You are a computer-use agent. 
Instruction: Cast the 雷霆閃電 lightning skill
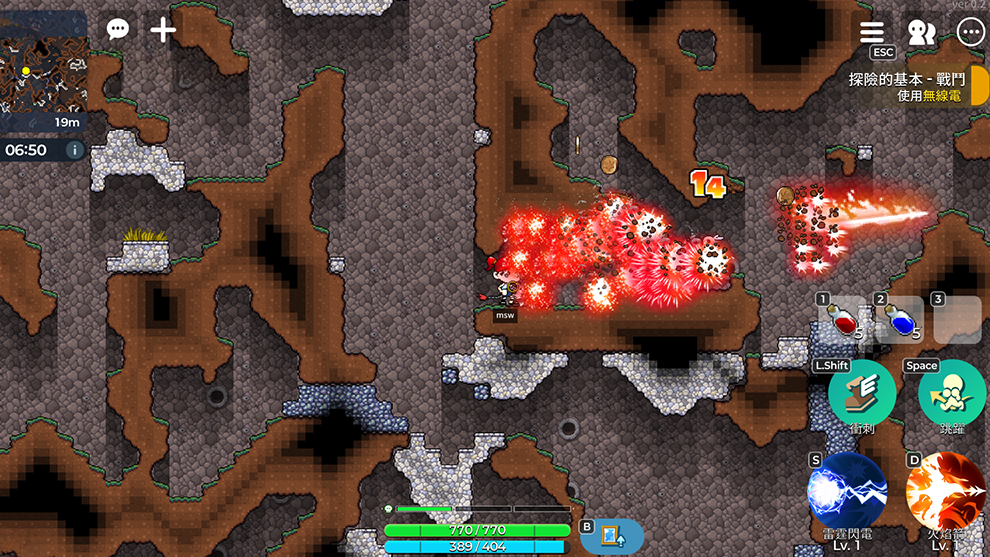click(847, 490)
